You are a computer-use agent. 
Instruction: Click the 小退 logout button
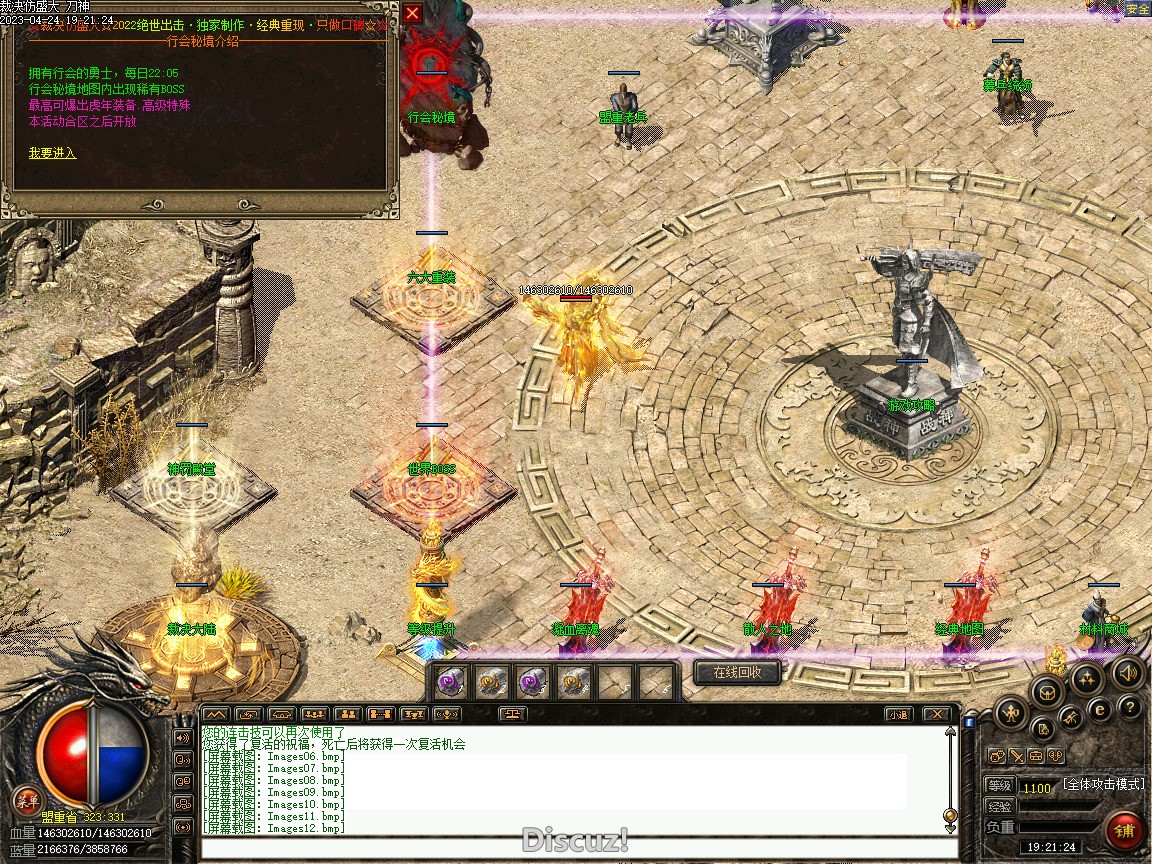pyautogui.click(x=897, y=714)
